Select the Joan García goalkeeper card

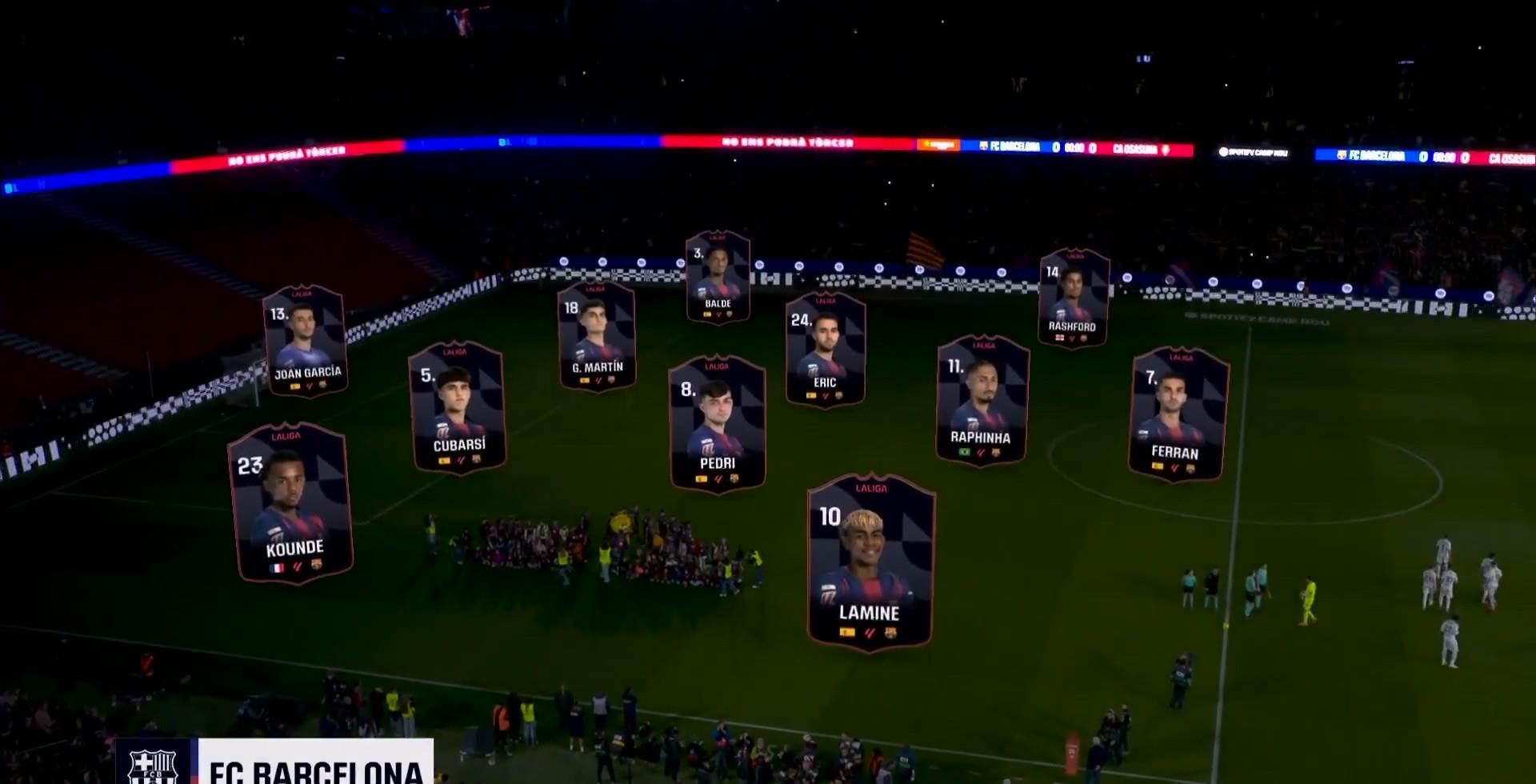306,341
